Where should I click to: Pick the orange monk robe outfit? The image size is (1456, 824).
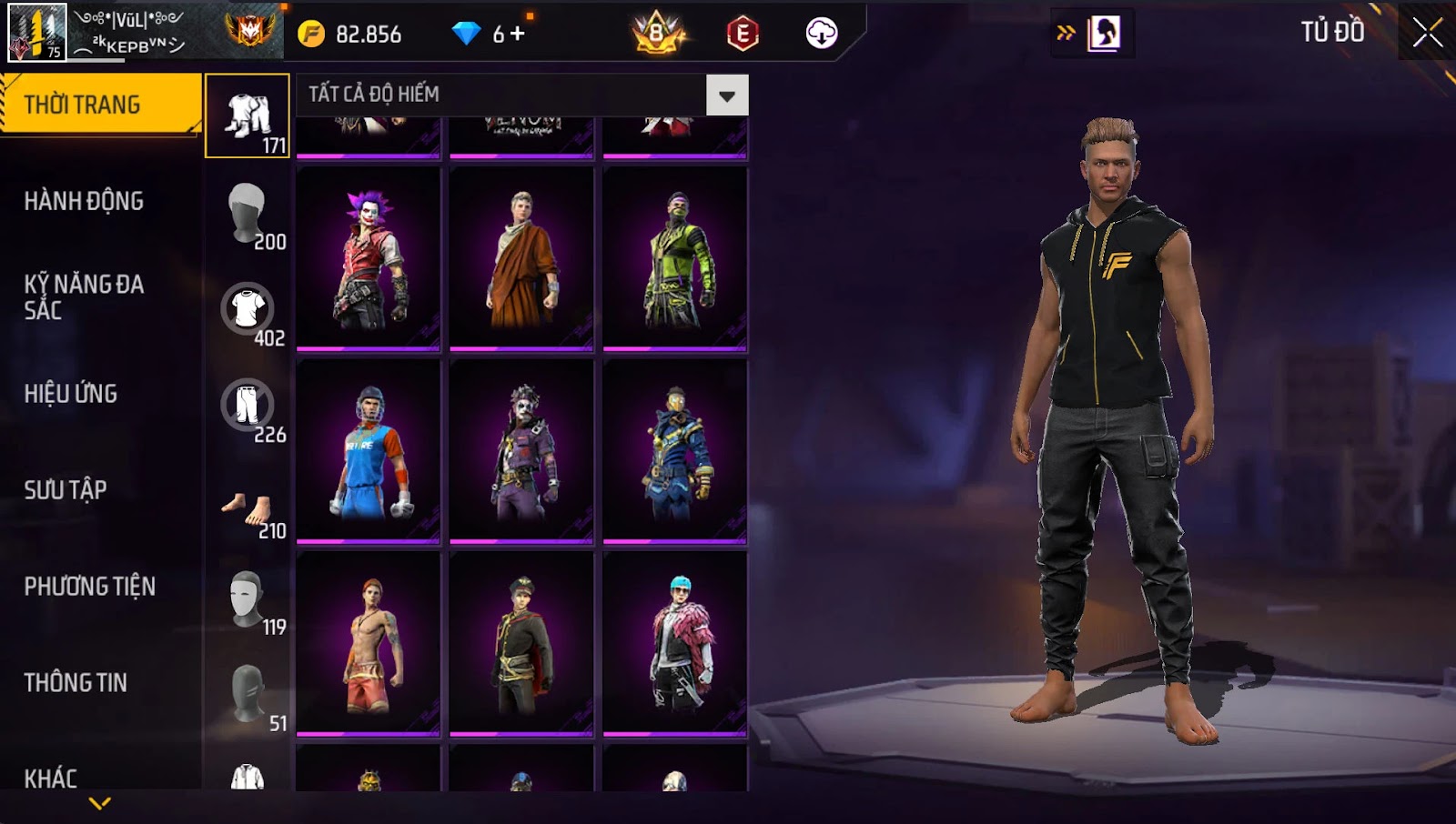coord(521,258)
